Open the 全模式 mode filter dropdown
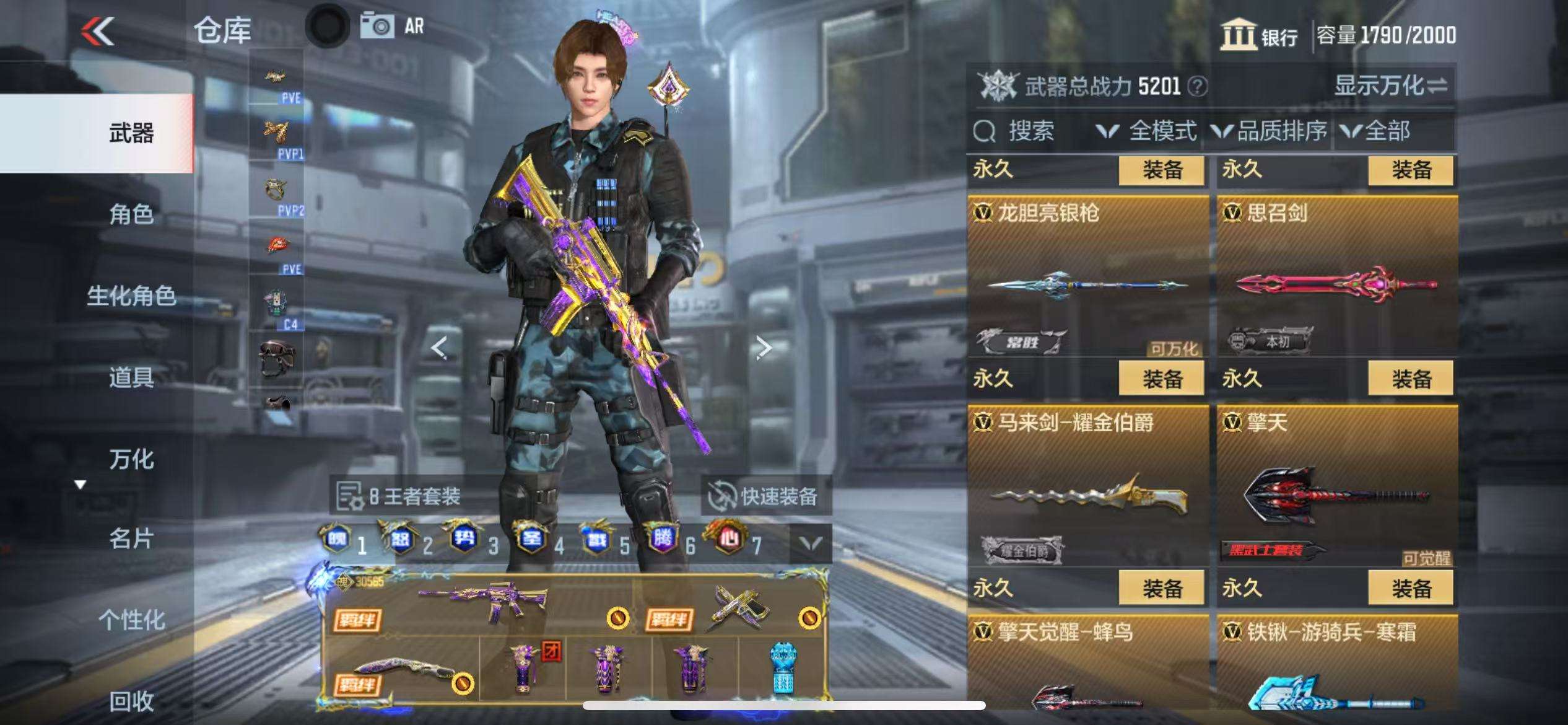 click(1147, 131)
